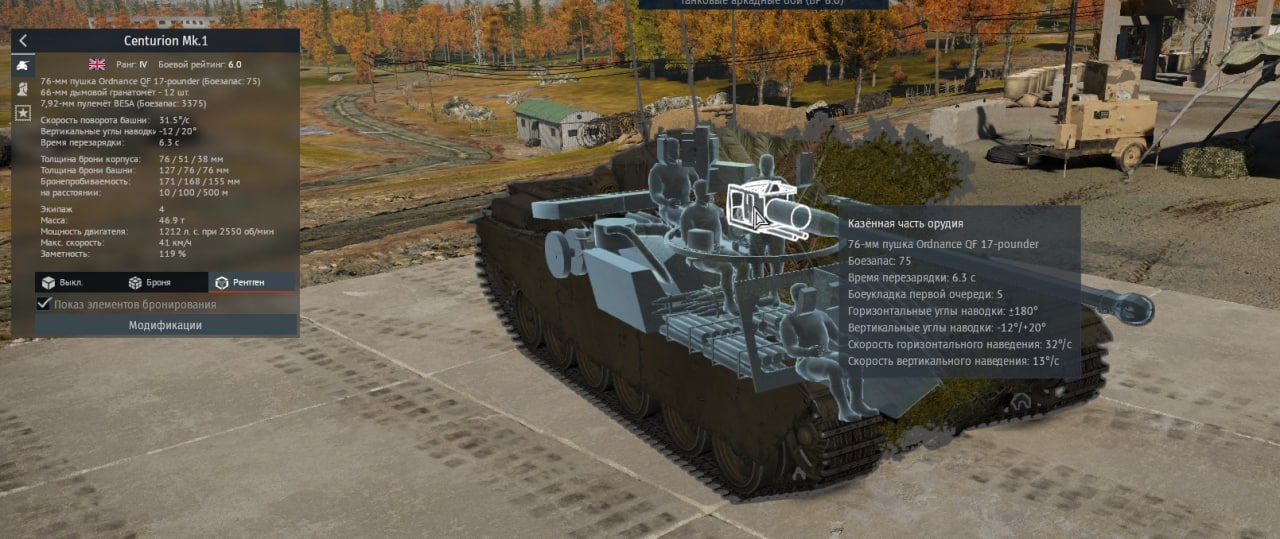This screenshot has height=539, width=1280.
Task: Toggle the Показ элементов бронирования checkbox
Action: pos(44,304)
